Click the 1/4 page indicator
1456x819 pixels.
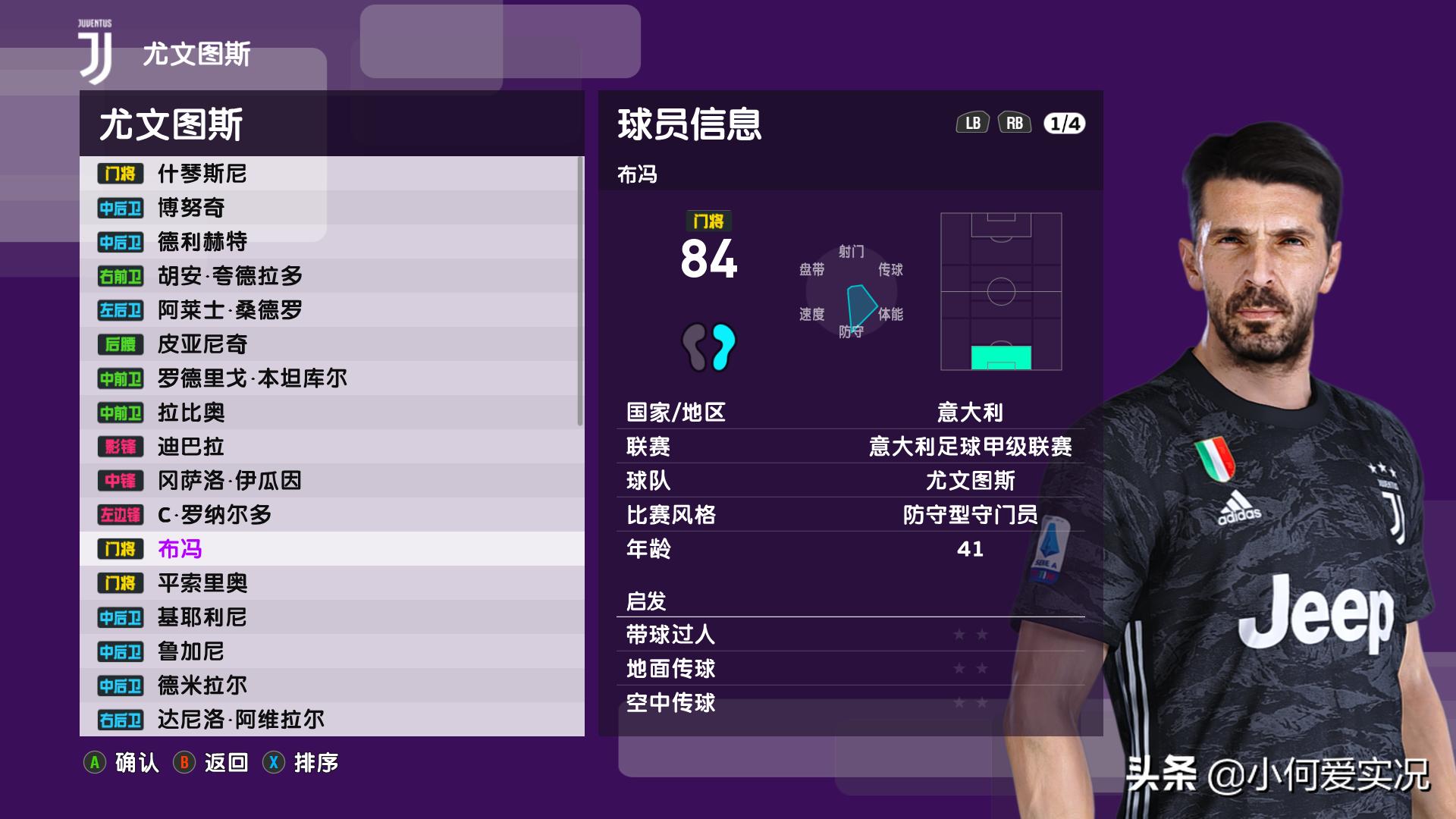click(x=1064, y=124)
